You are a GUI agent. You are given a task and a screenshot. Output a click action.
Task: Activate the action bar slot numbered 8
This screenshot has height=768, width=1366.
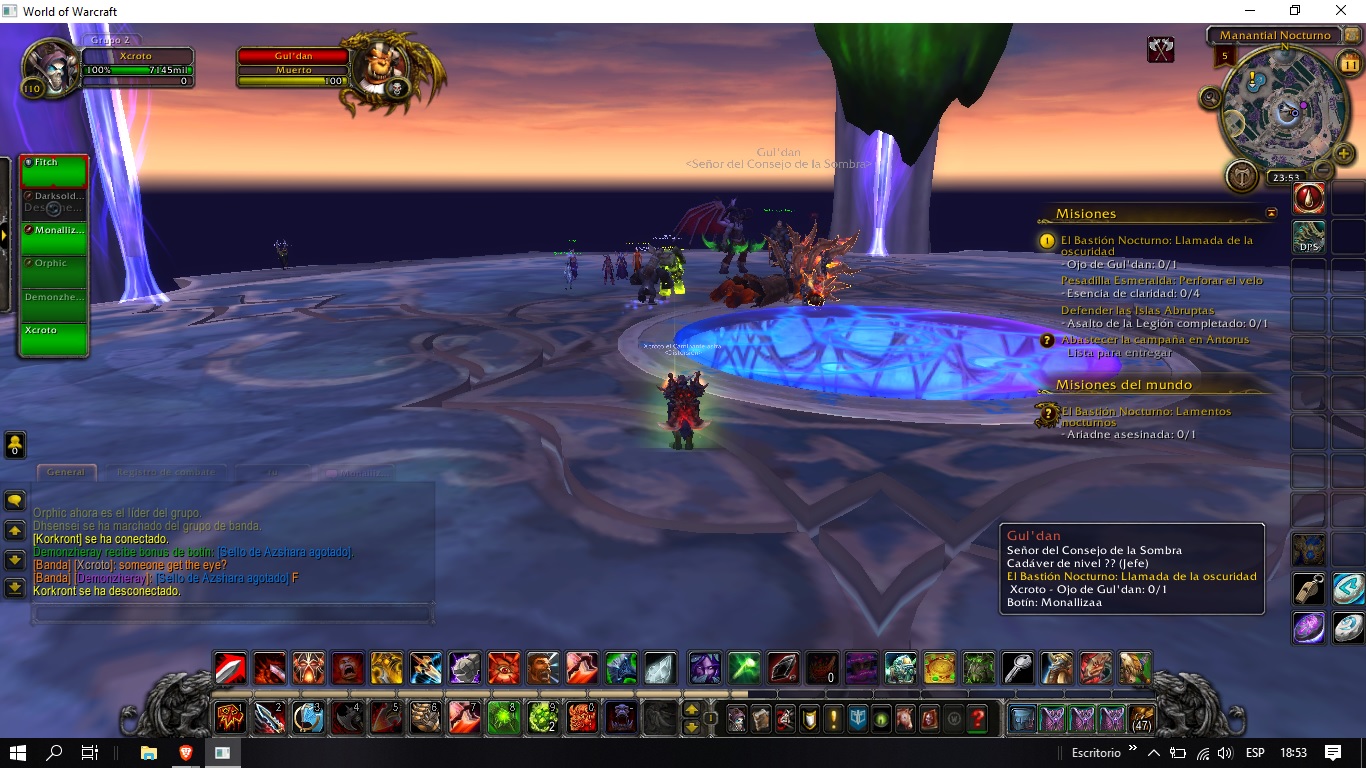click(503, 718)
